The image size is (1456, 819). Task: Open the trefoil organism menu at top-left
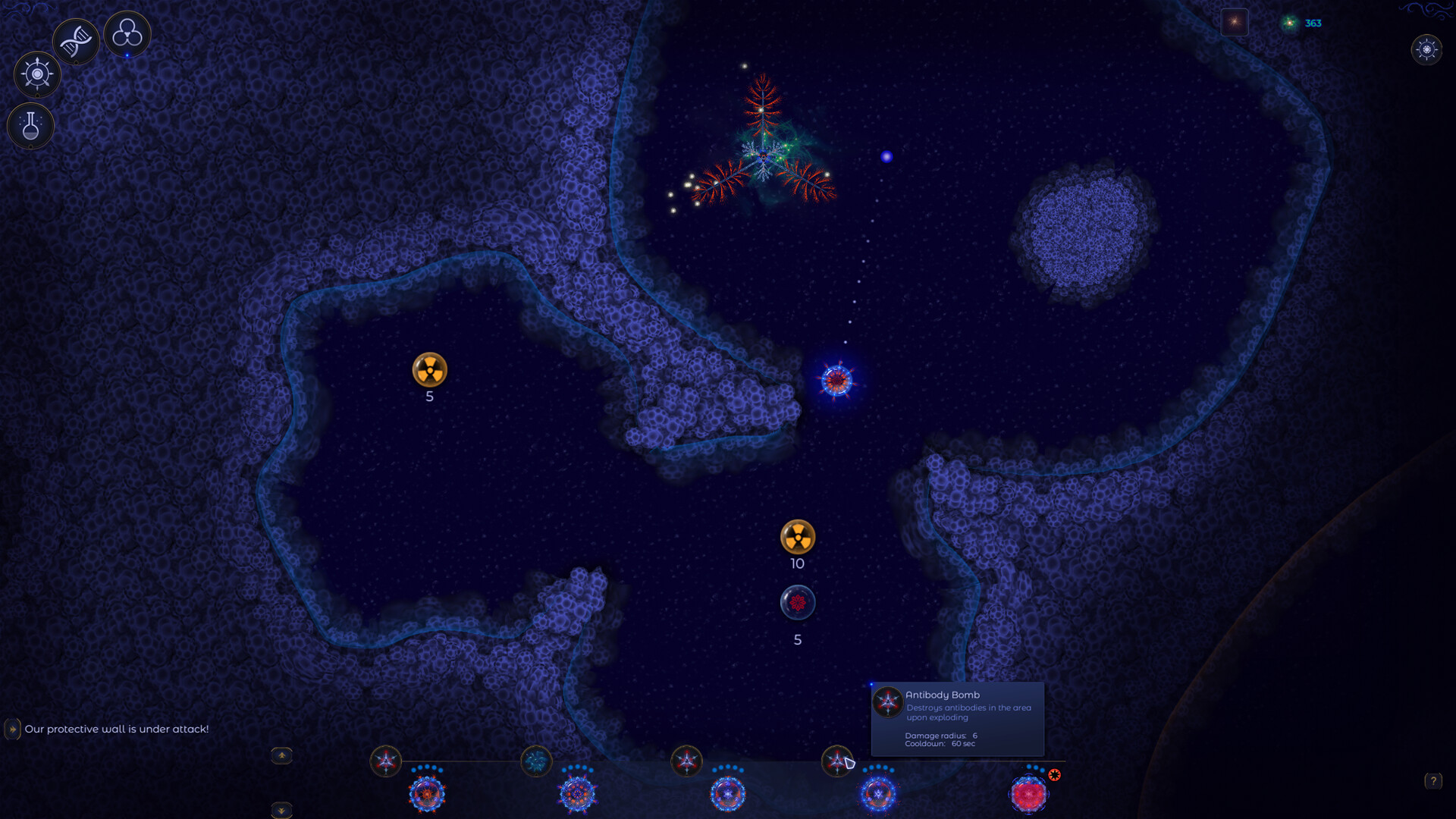(127, 34)
